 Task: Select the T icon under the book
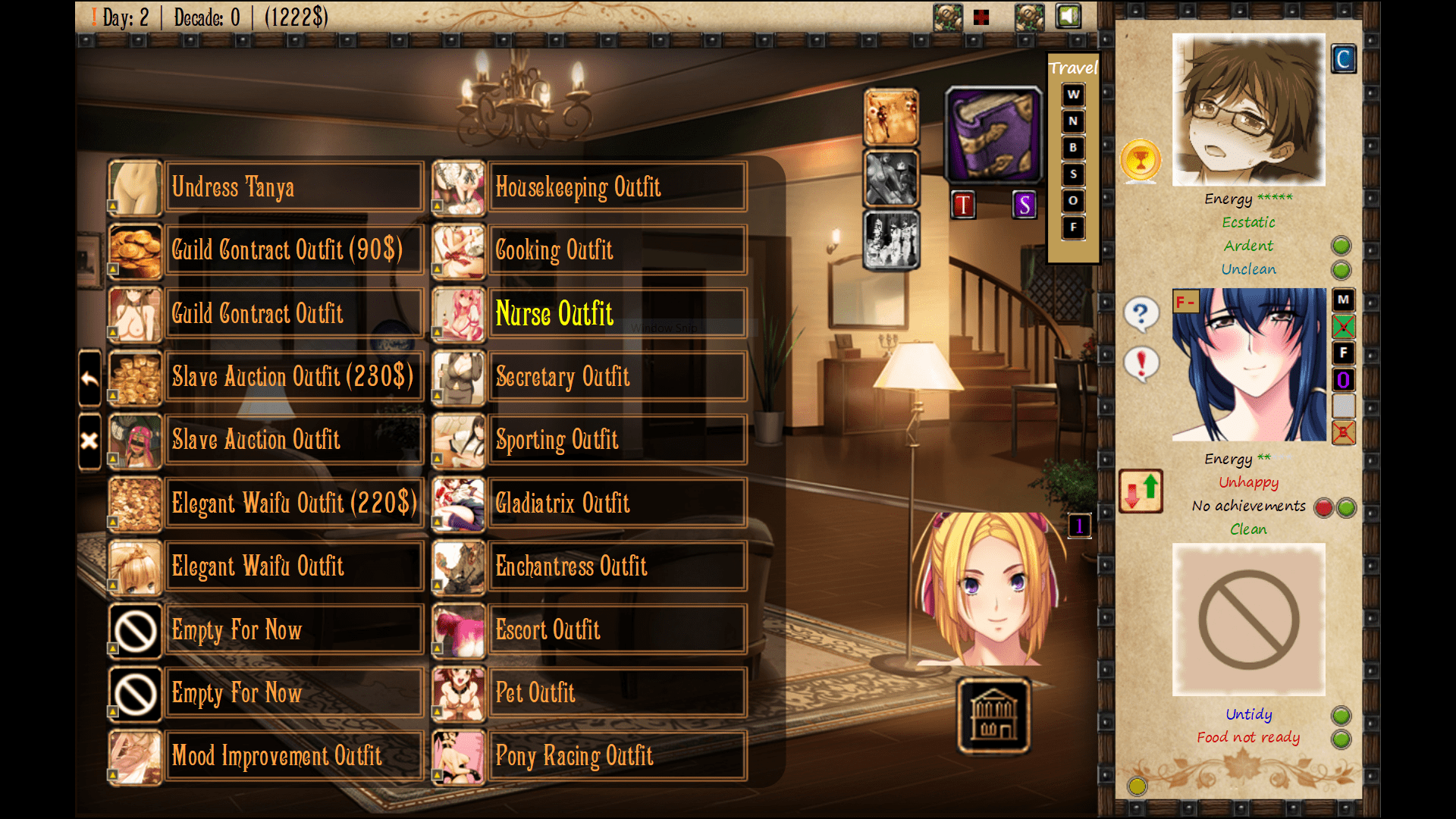coord(963,205)
